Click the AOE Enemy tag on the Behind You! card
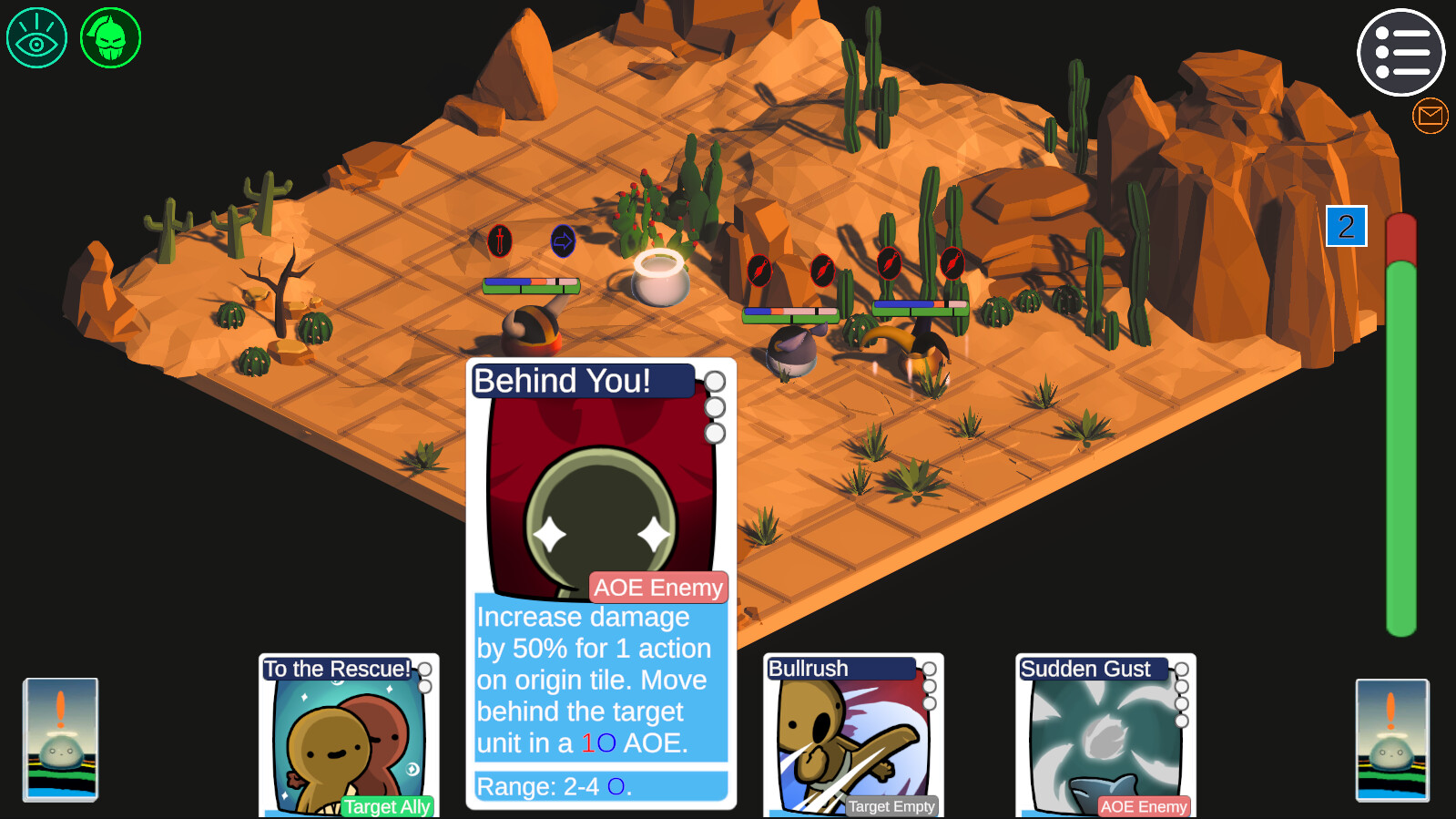1456x819 pixels. pyautogui.click(x=657, y=588)
